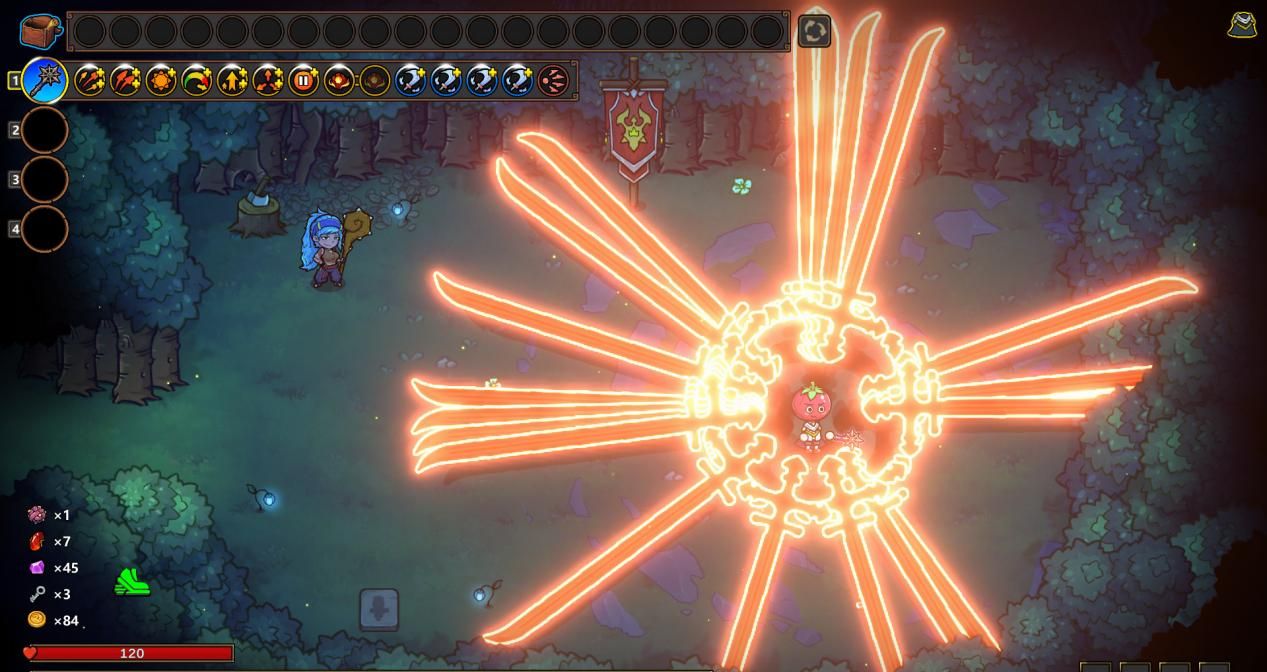Click the circular arrows swap button
The height and width of the screenshot is (672, 1267).
pyautogui.click(x=814, y=31)
